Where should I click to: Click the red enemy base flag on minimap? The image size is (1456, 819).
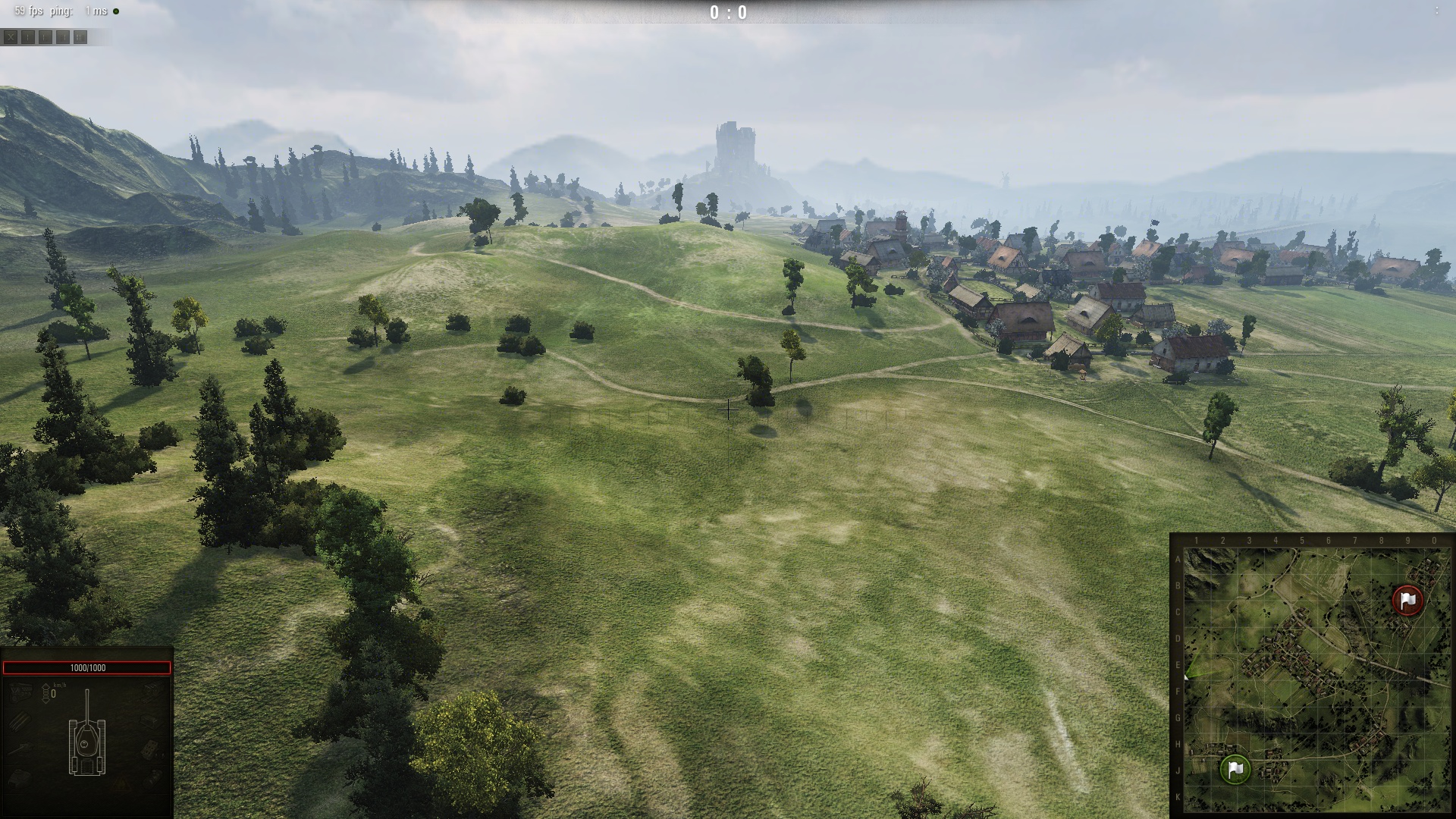tap(1408, 600)
